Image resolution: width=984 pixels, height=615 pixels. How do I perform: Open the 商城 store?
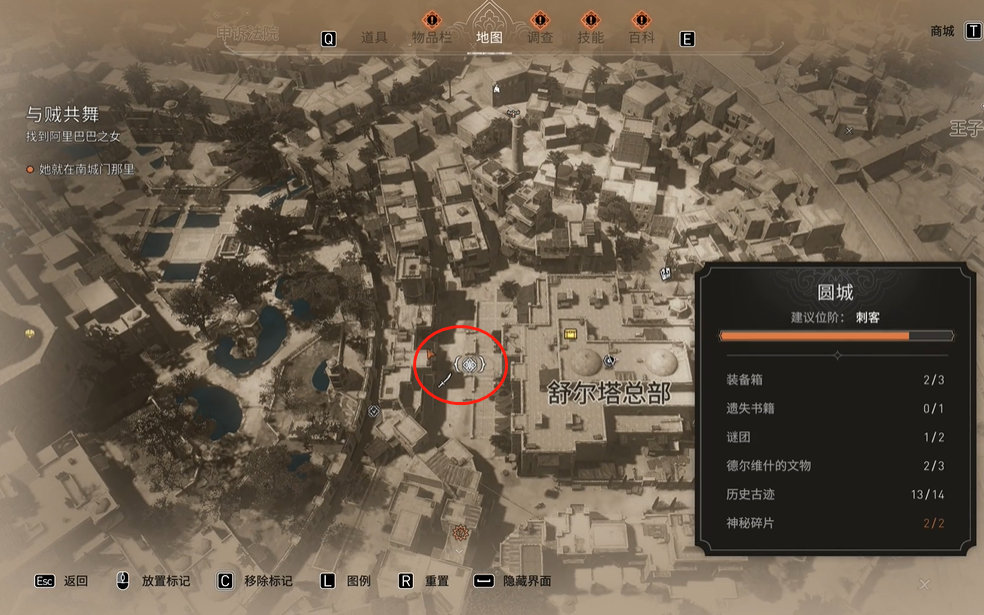pyautogui.click(x=942, y=31)
